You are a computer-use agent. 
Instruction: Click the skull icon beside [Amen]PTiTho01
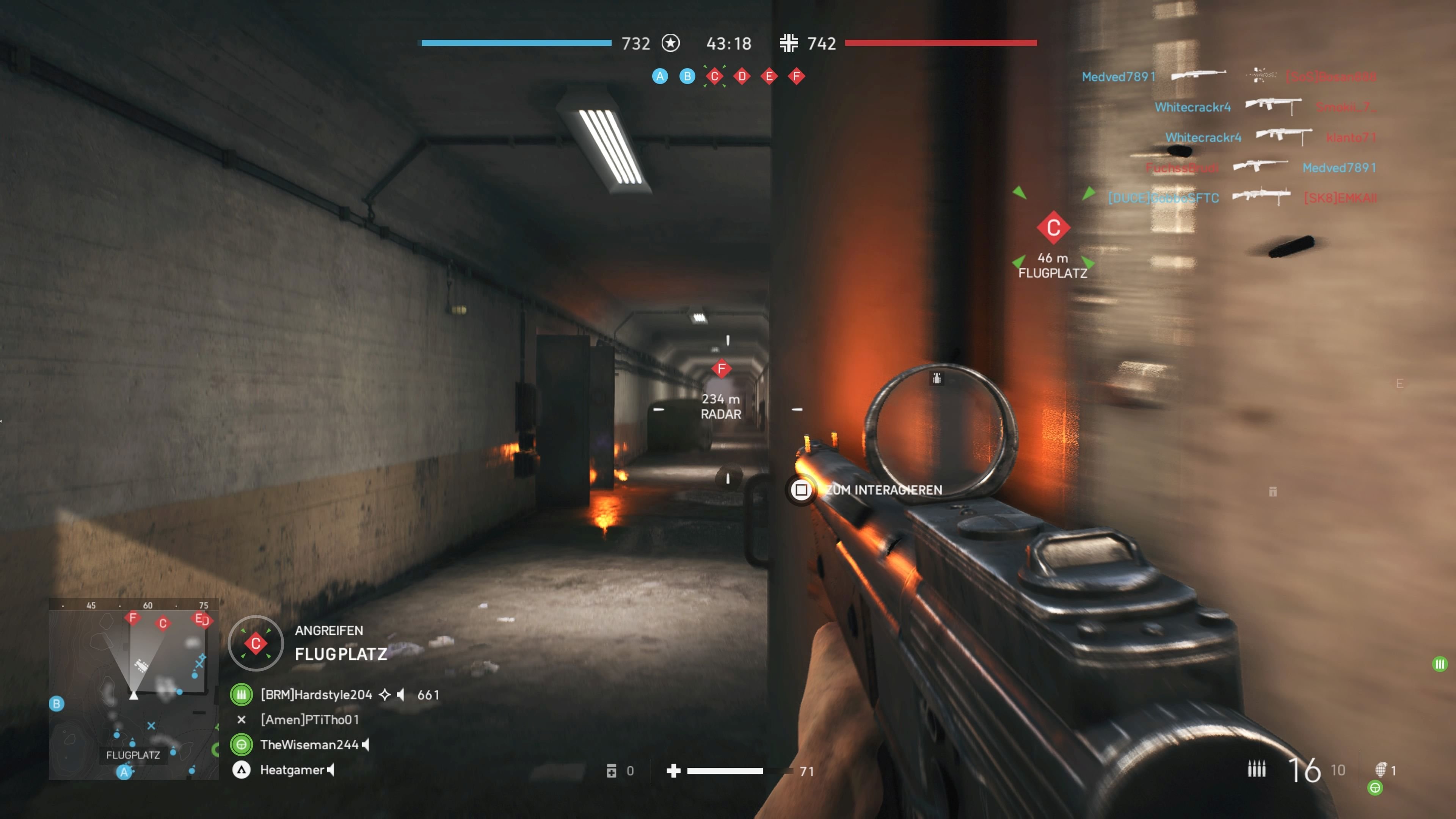click(242, 720)
